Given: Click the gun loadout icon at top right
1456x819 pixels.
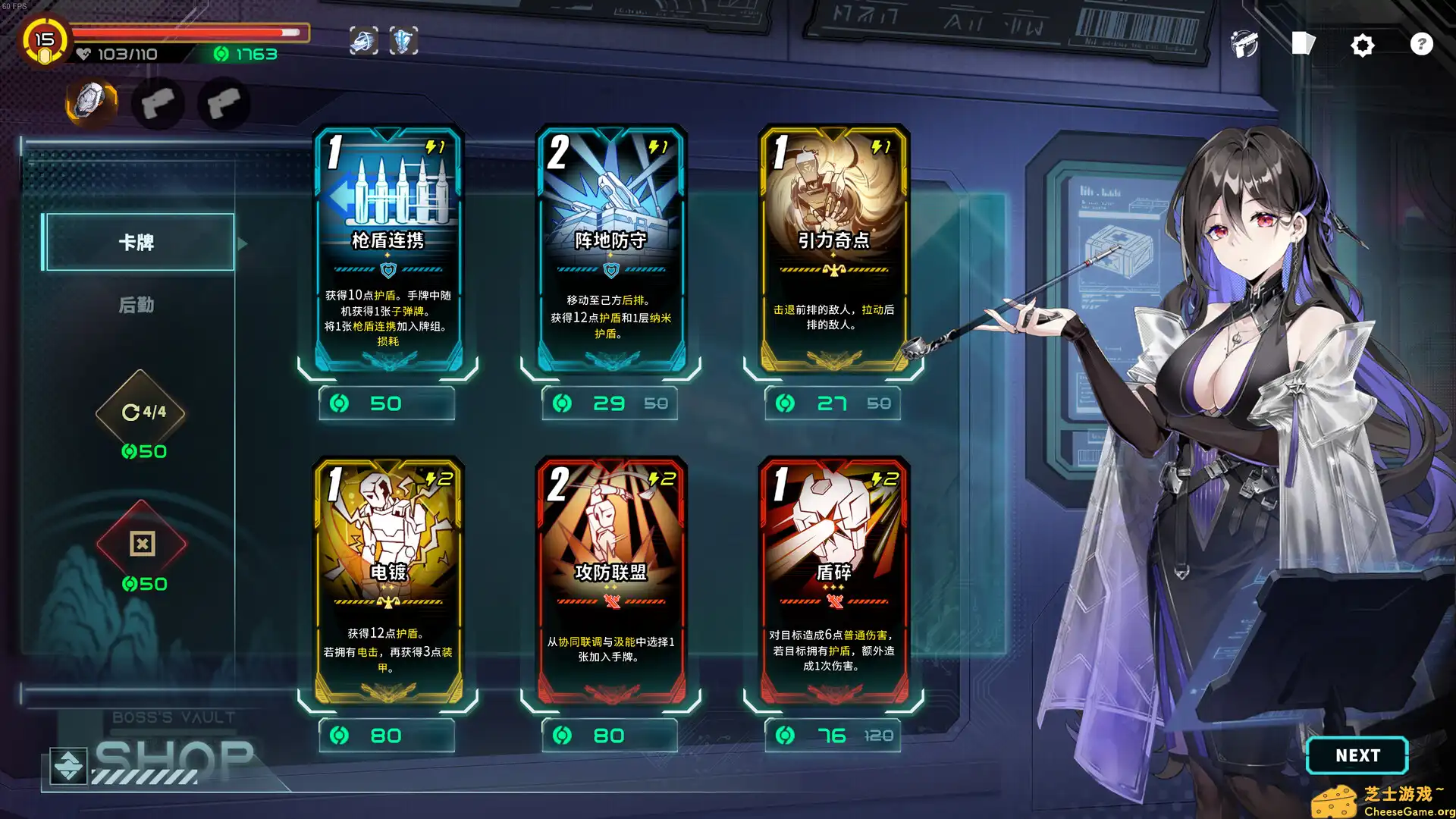Looking at the screenshot, I should coord(1243,45).
